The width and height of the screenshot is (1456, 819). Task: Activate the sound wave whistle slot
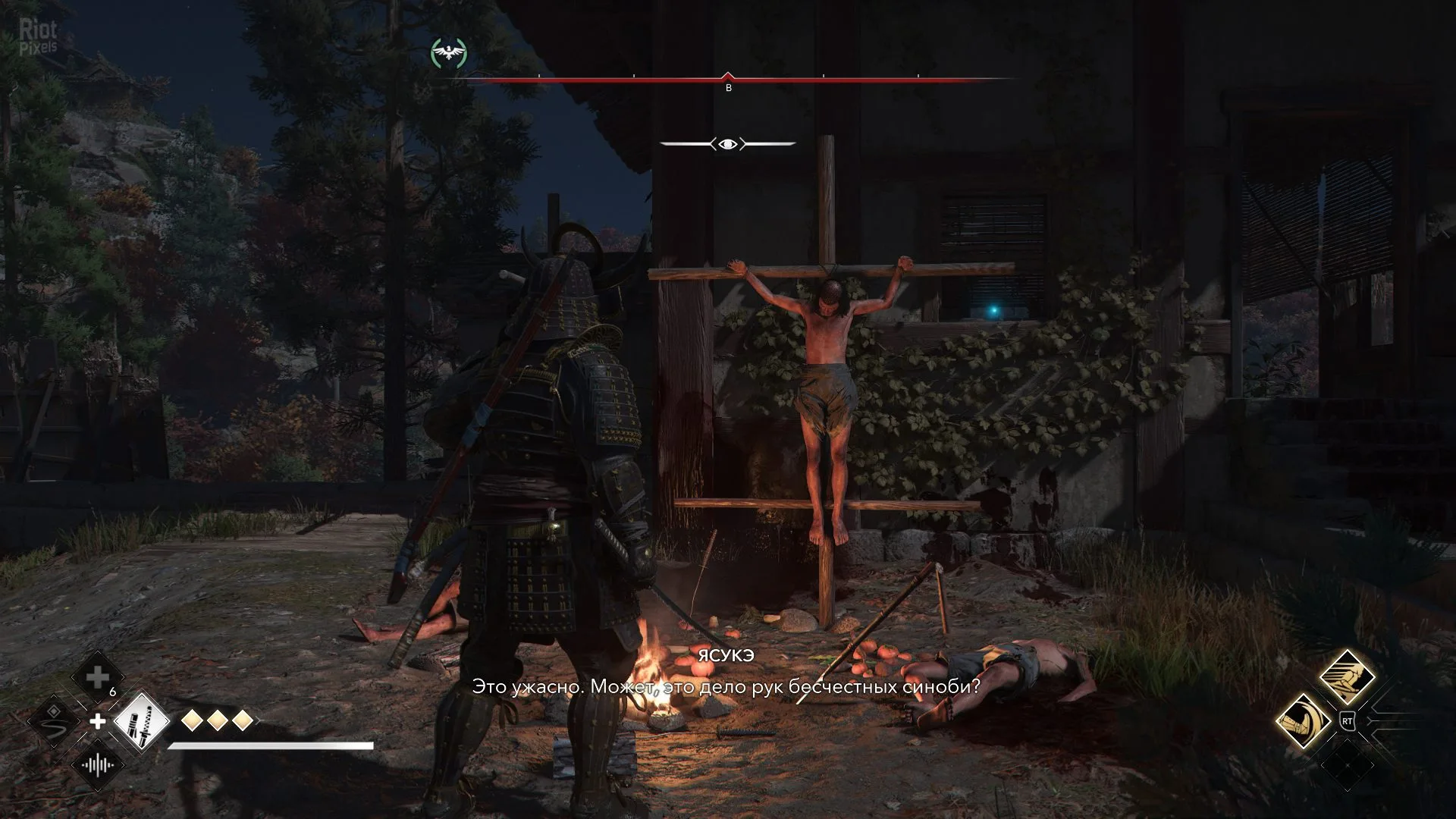tap(98, 764)
